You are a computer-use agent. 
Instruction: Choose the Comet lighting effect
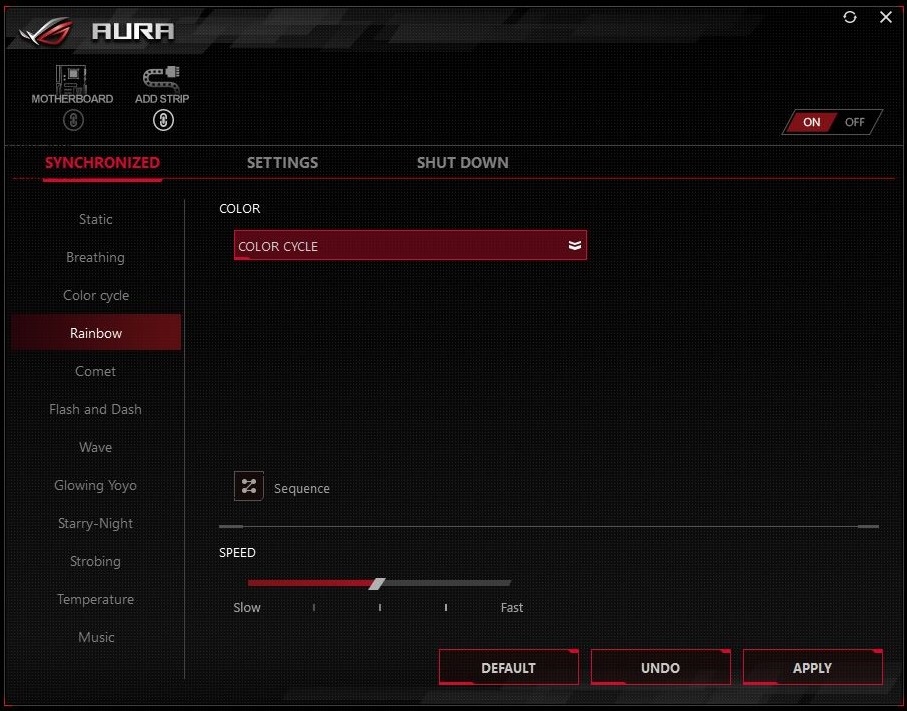96,371
